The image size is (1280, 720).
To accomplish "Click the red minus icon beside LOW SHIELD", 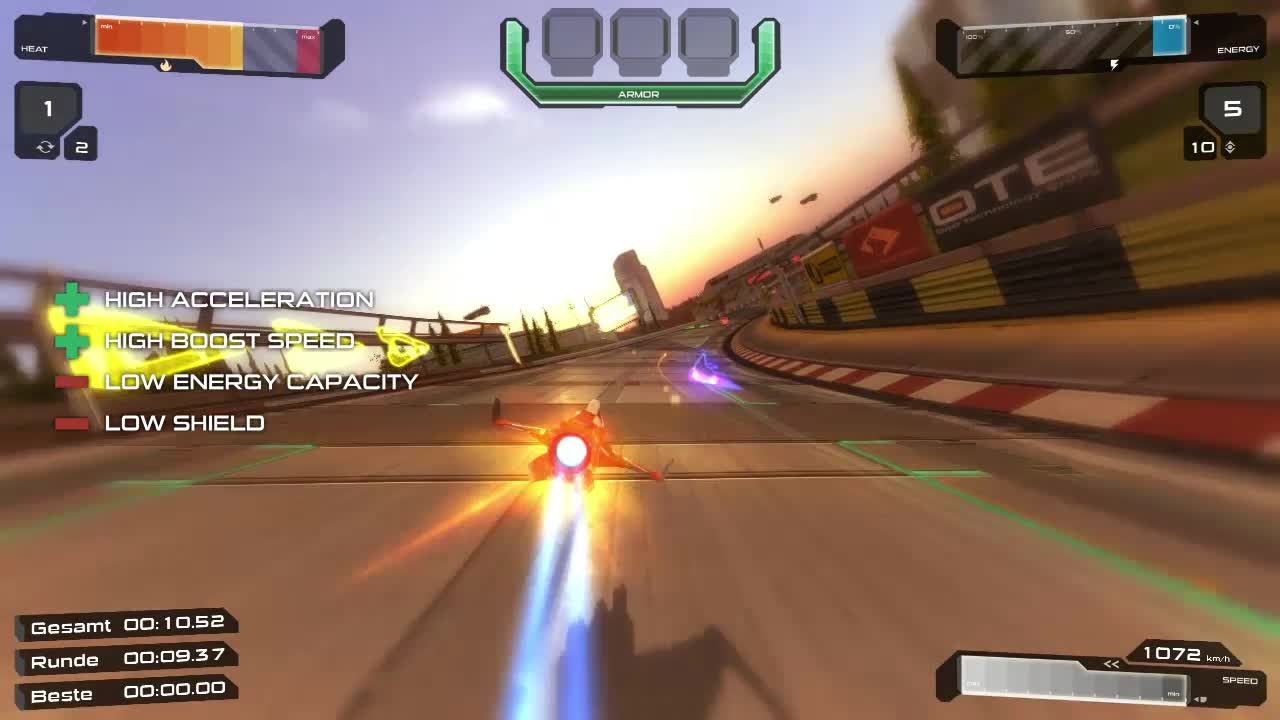I will tap(73, 422).
